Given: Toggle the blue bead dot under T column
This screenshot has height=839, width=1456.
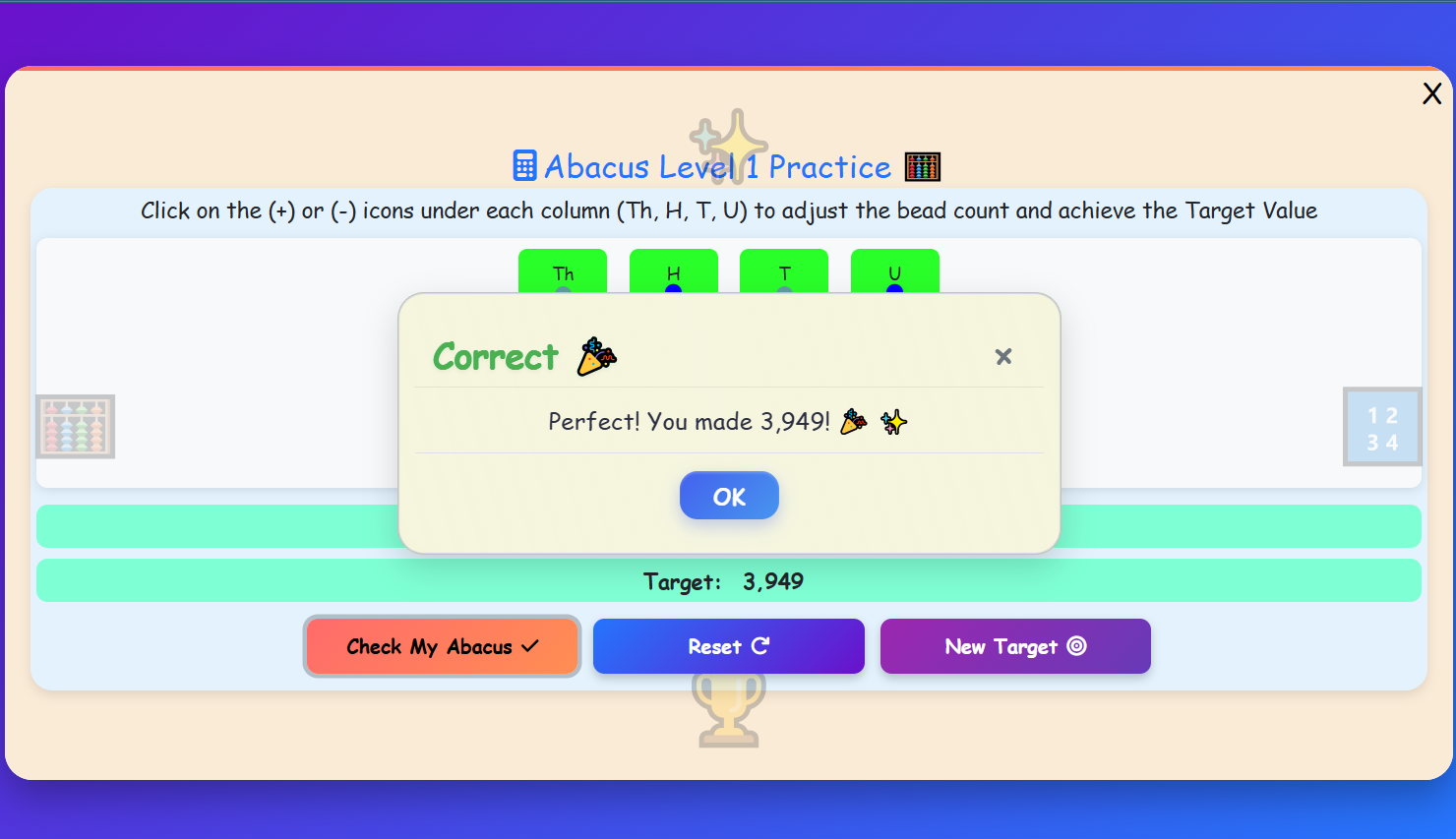Looking at the screenshot, I should [x=784, y=289].
